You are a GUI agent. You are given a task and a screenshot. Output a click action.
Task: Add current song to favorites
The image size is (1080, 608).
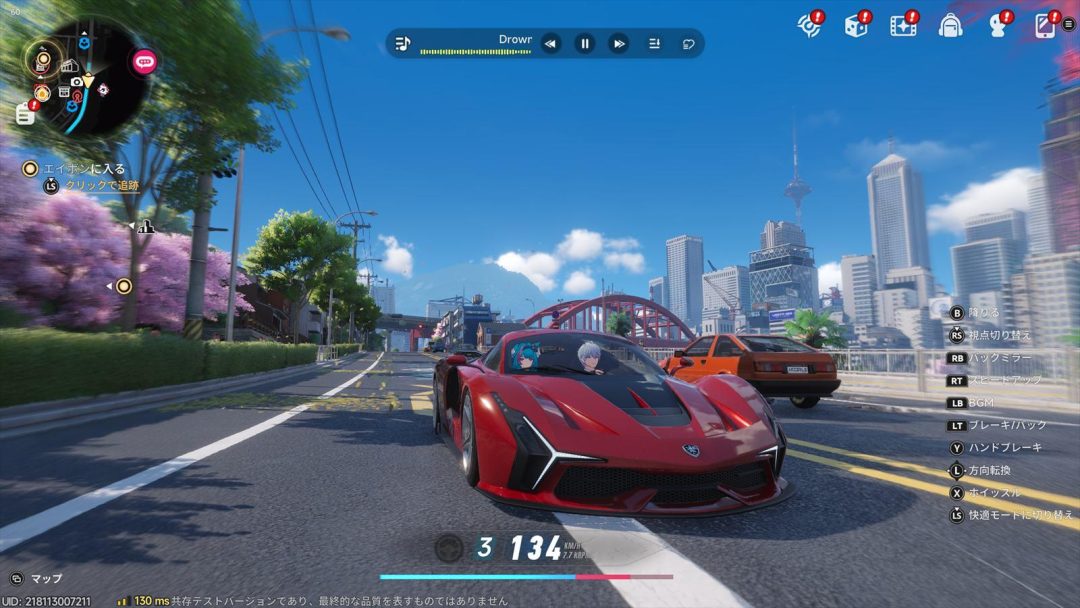[x=688, y=43]
